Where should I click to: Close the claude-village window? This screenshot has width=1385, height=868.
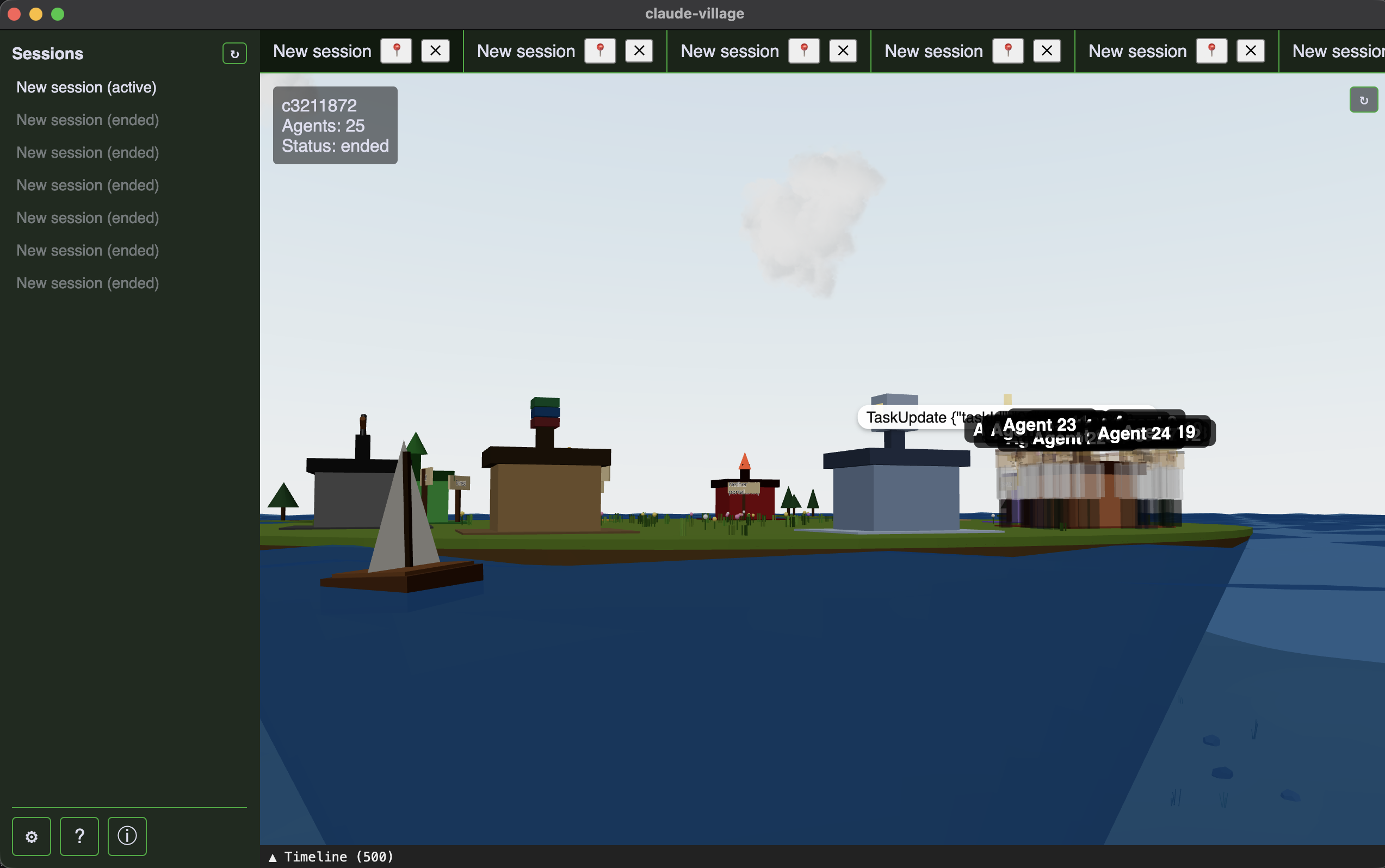coord(14,14)
